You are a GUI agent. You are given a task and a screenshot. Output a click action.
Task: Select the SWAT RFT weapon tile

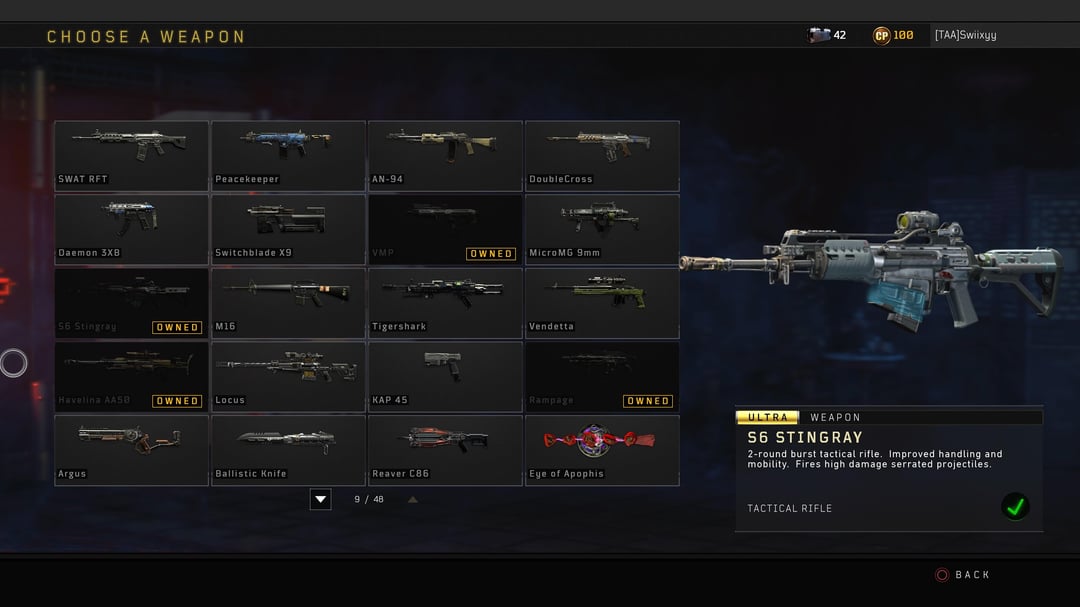pyautogui.click(x=131, y=155)
